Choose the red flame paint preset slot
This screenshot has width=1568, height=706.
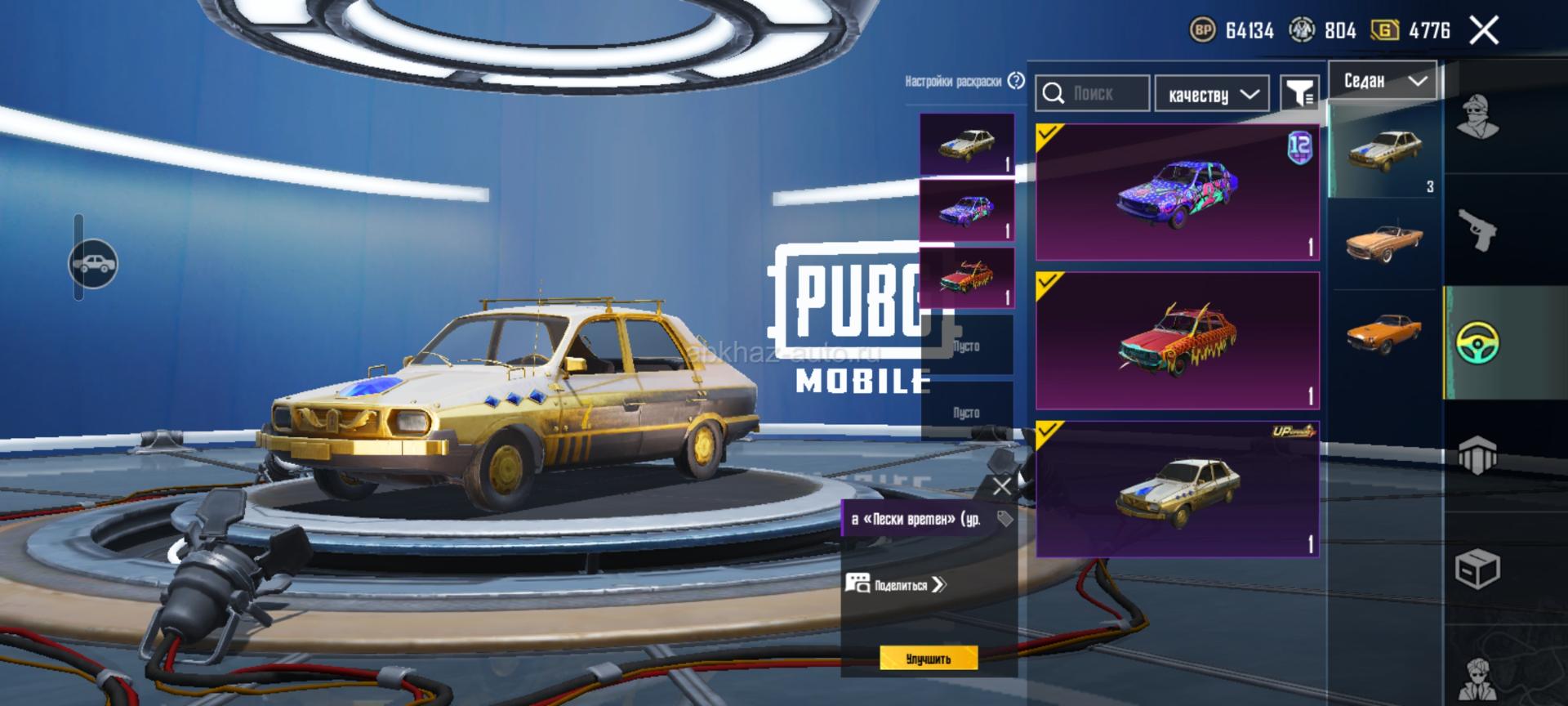pos(967,276)
